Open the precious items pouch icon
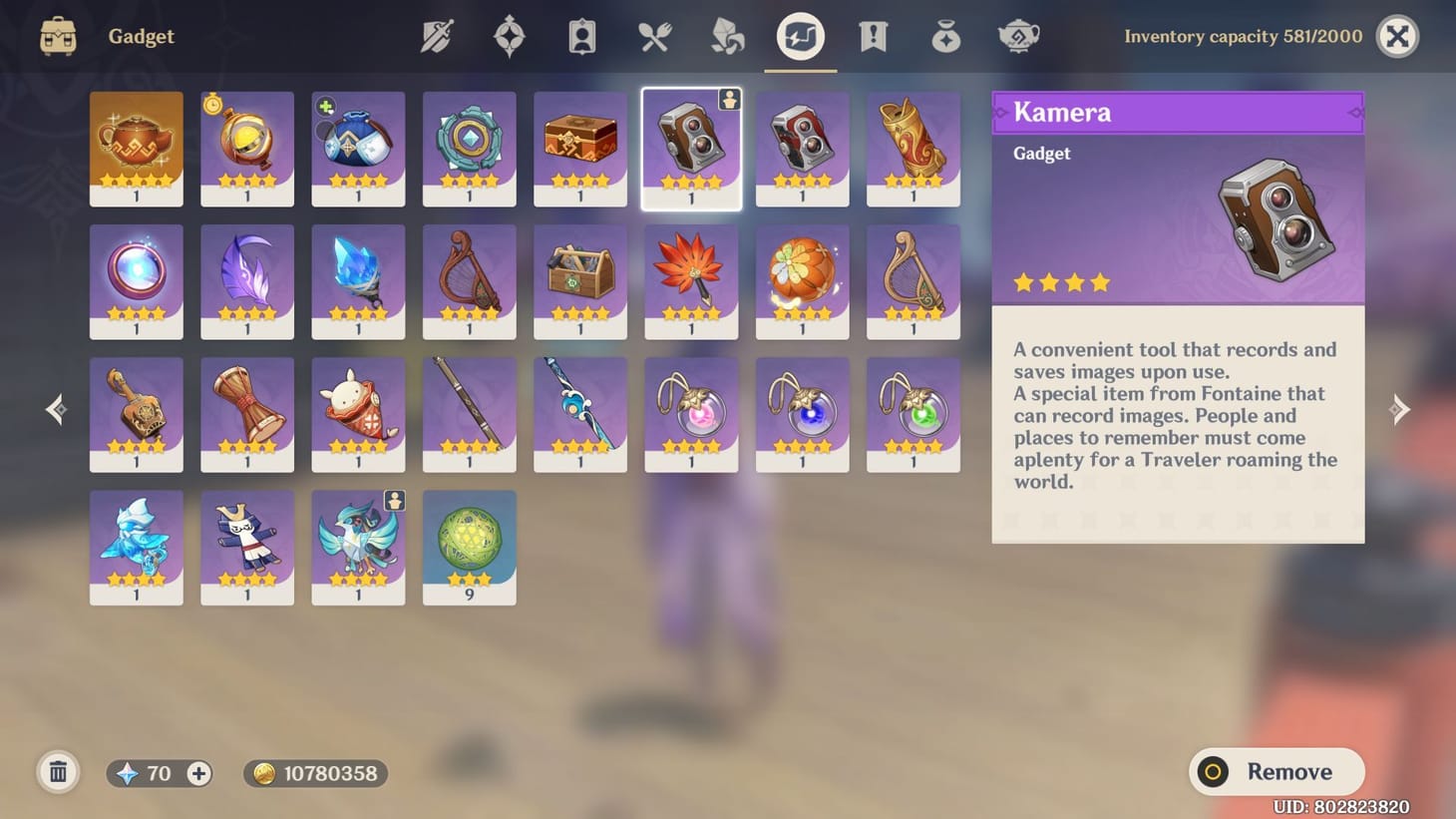The image size is (1456, 819). point(944,36)
